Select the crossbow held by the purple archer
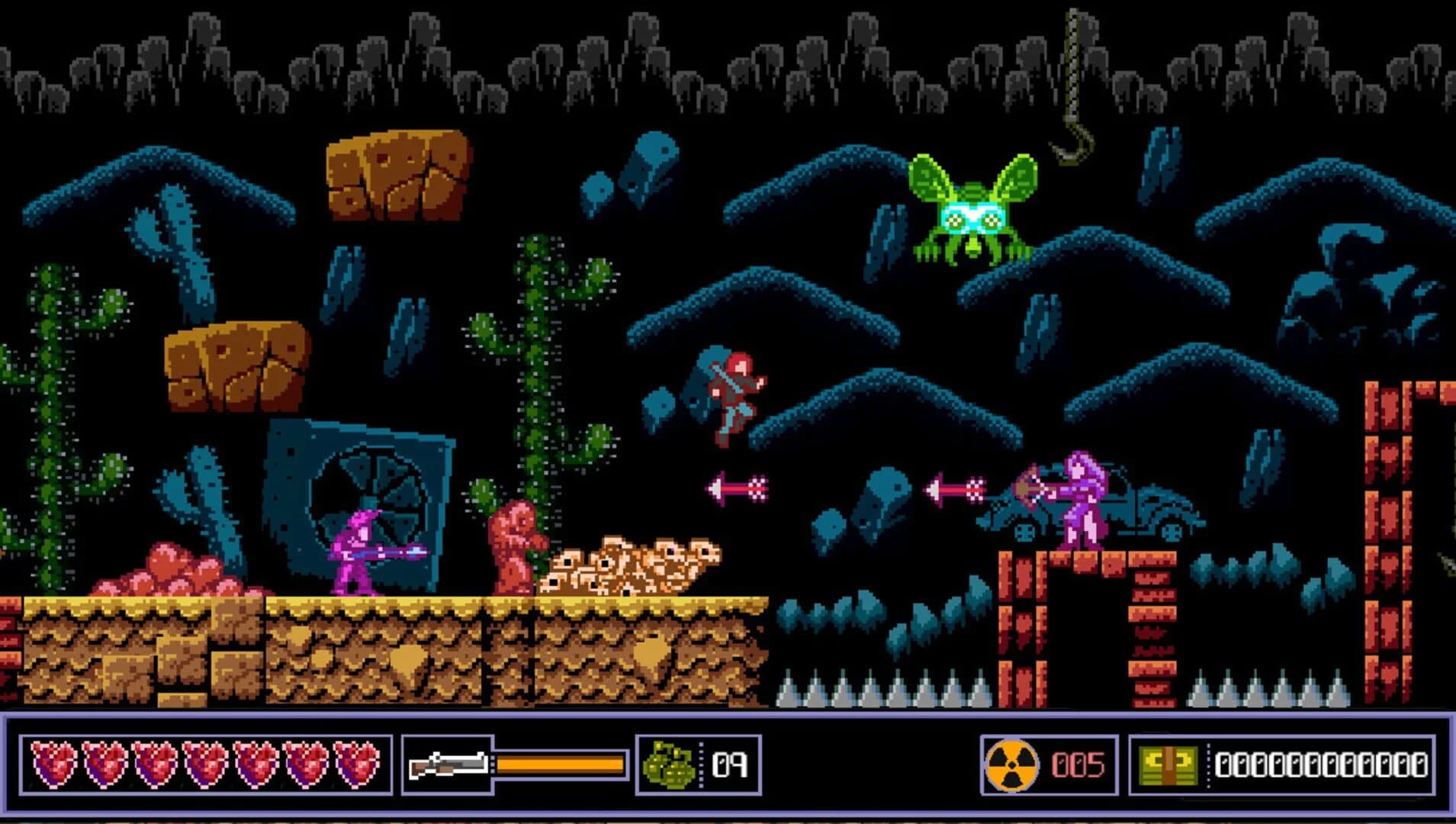This screenshot has height=824, width=1456. click(1026, 488)
